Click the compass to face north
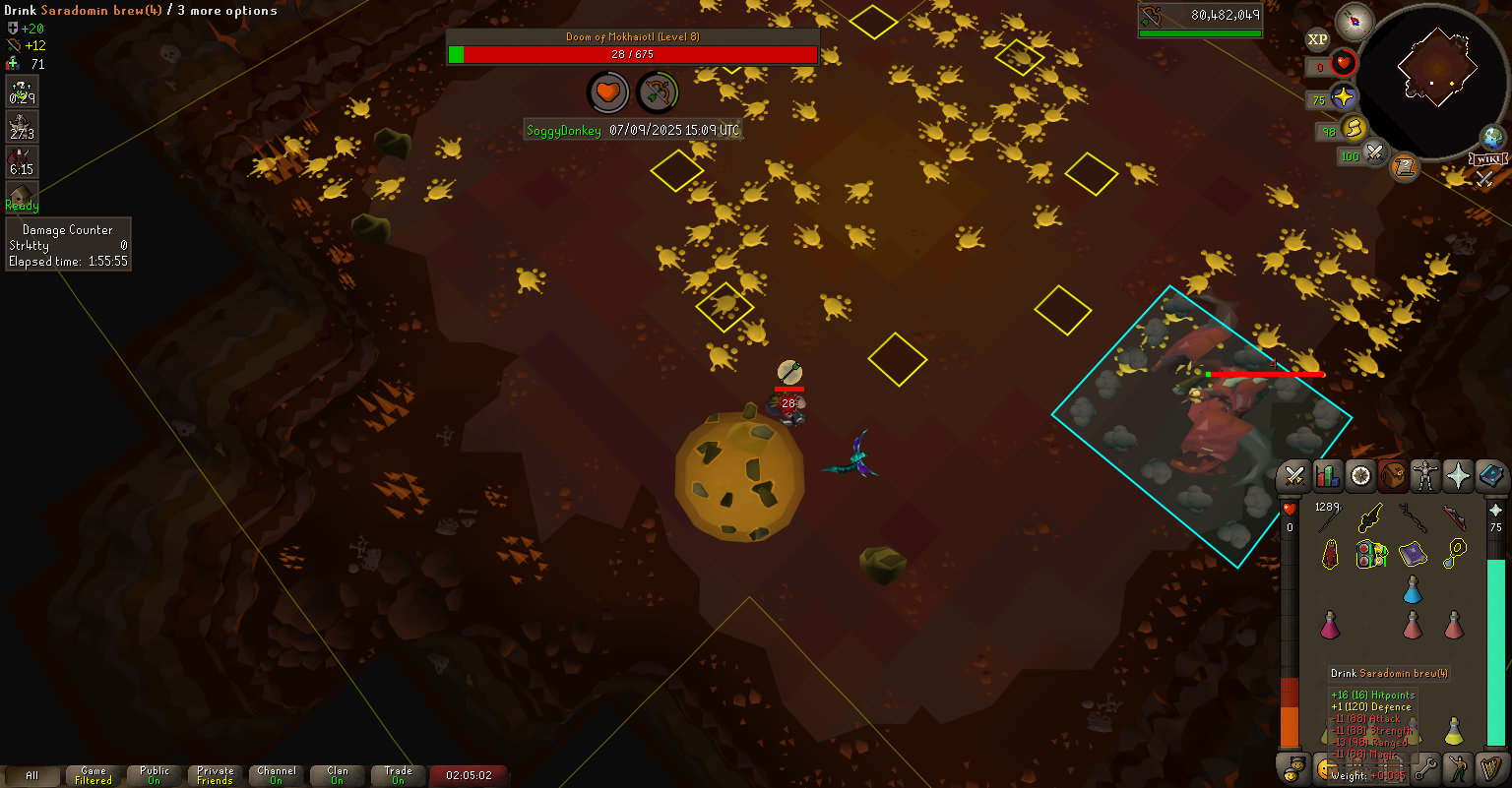This screenshot has width=1512, height=788. (1354, 22)
